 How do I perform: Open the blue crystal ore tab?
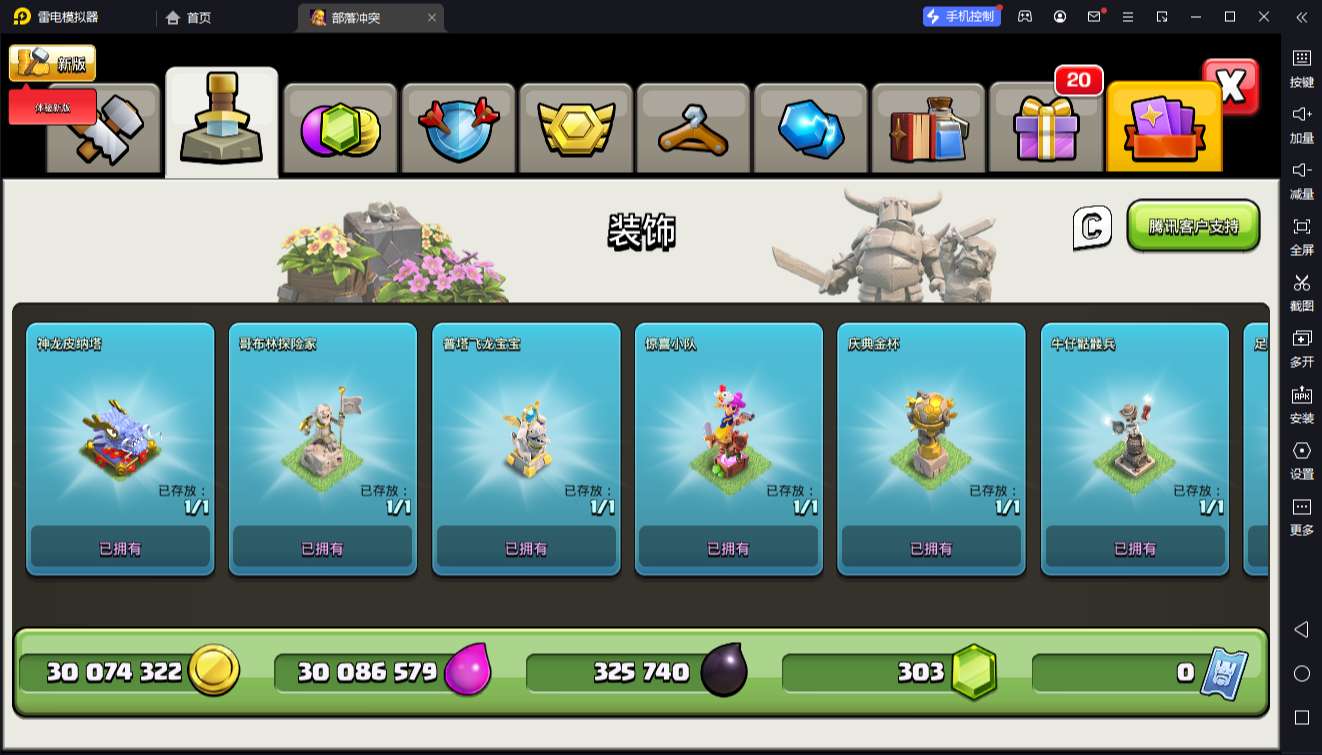click(x=811, y=130)
